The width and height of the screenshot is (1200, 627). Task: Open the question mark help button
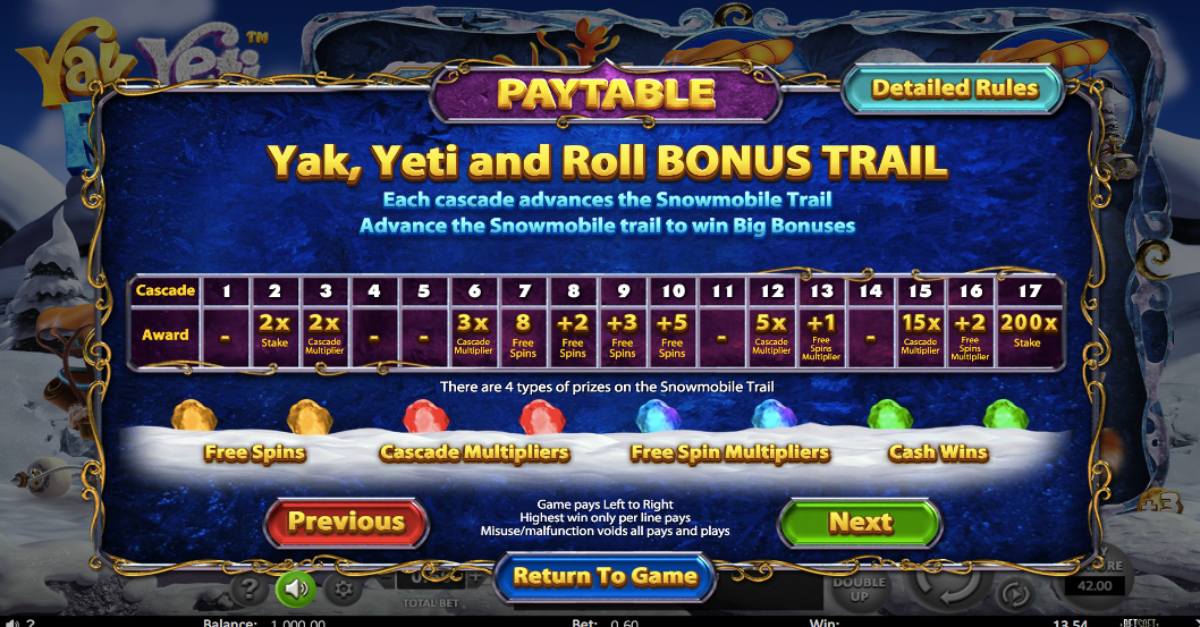[249, 589]
